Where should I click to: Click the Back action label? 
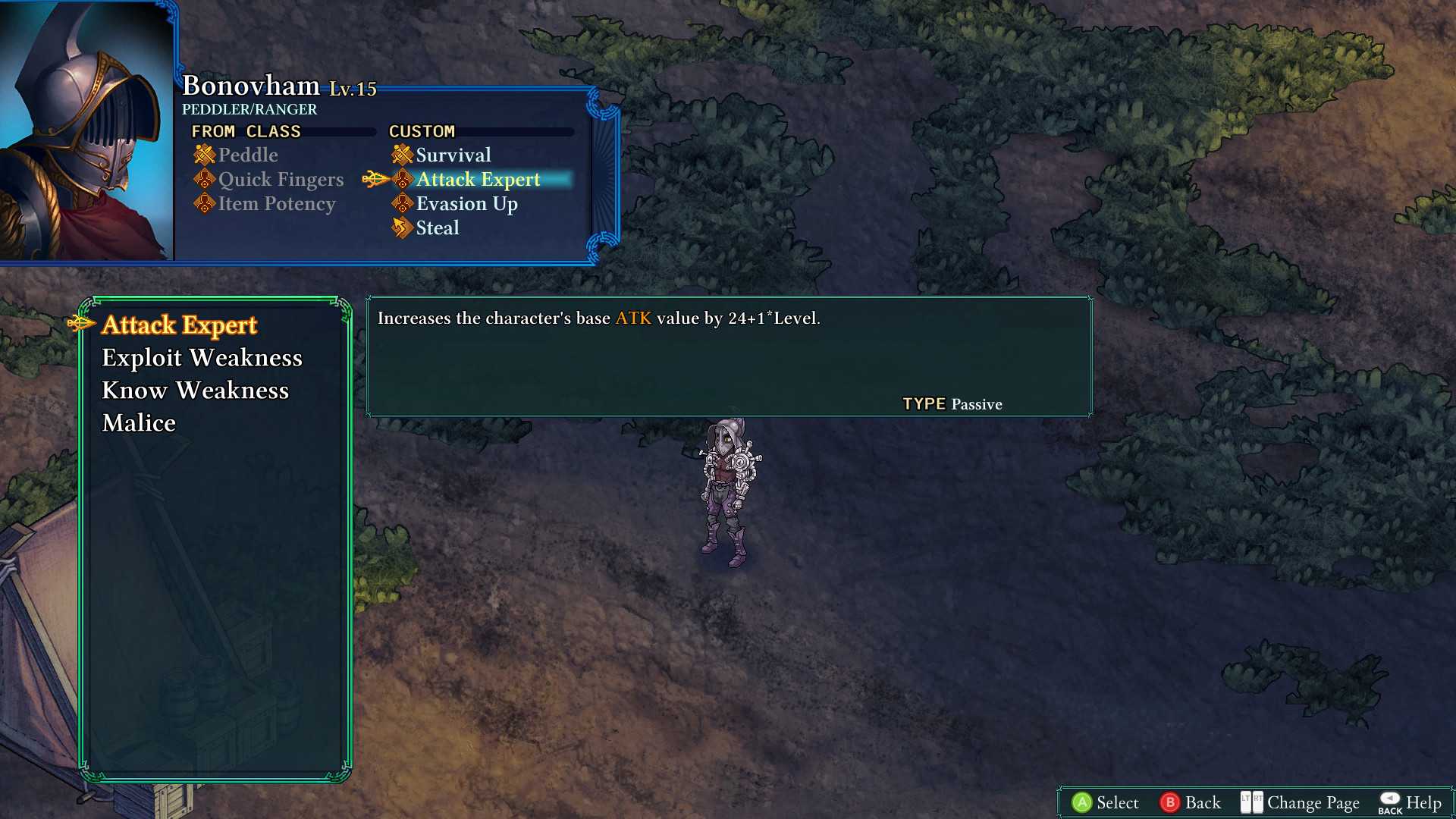pyautogui.click(x=1202, y=802)
